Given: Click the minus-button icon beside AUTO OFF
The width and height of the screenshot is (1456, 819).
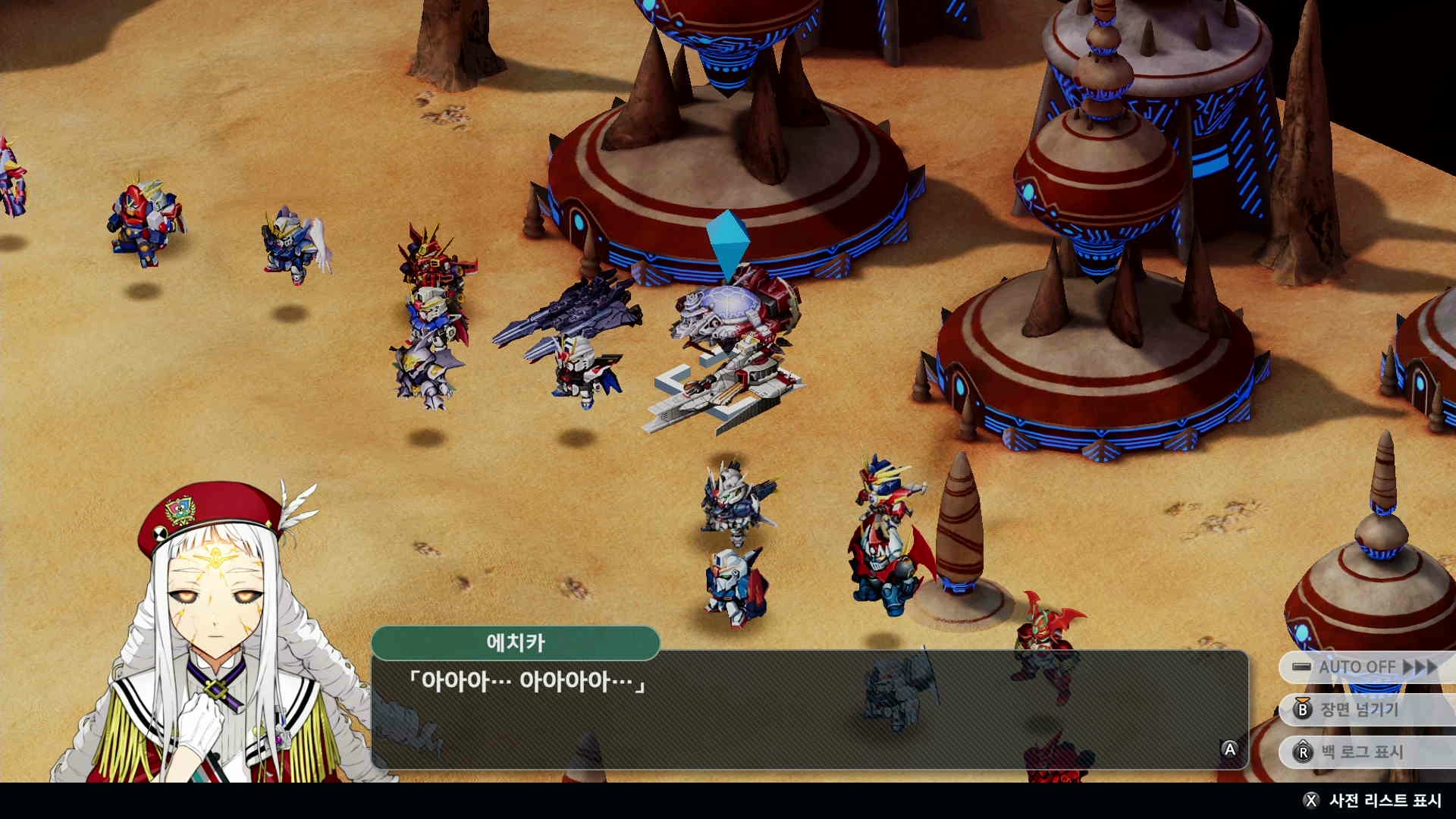Looking at the screenshot, I should click(x=1302, y=667).
